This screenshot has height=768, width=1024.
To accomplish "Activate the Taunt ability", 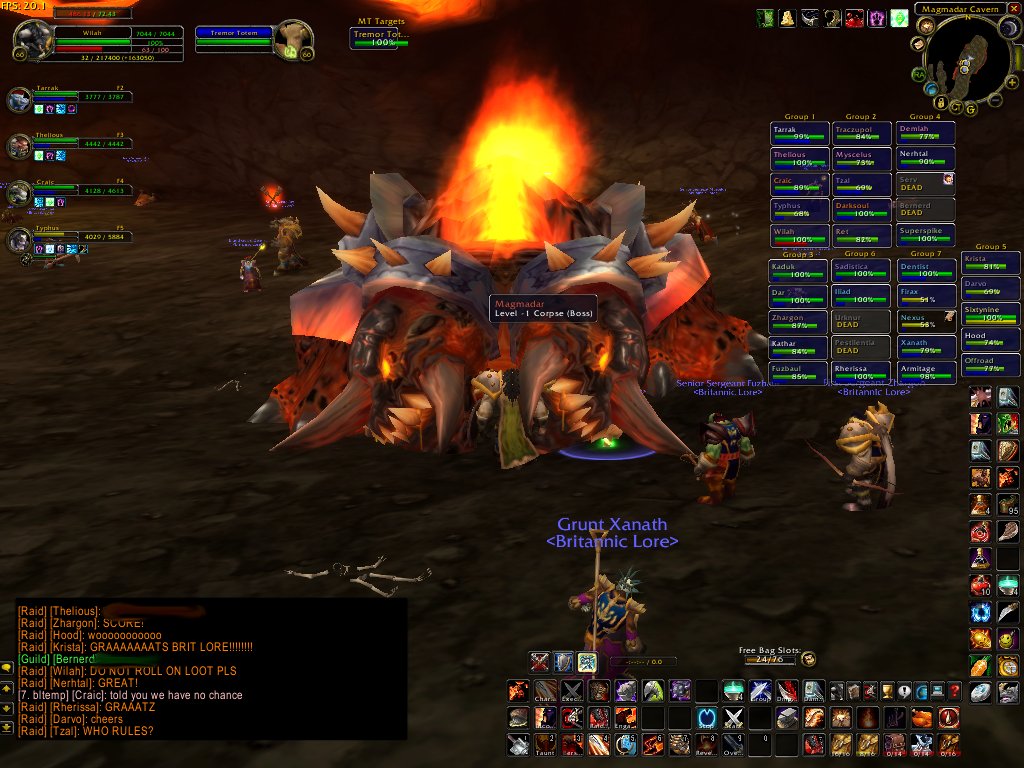I will click(x=544, y=743).
